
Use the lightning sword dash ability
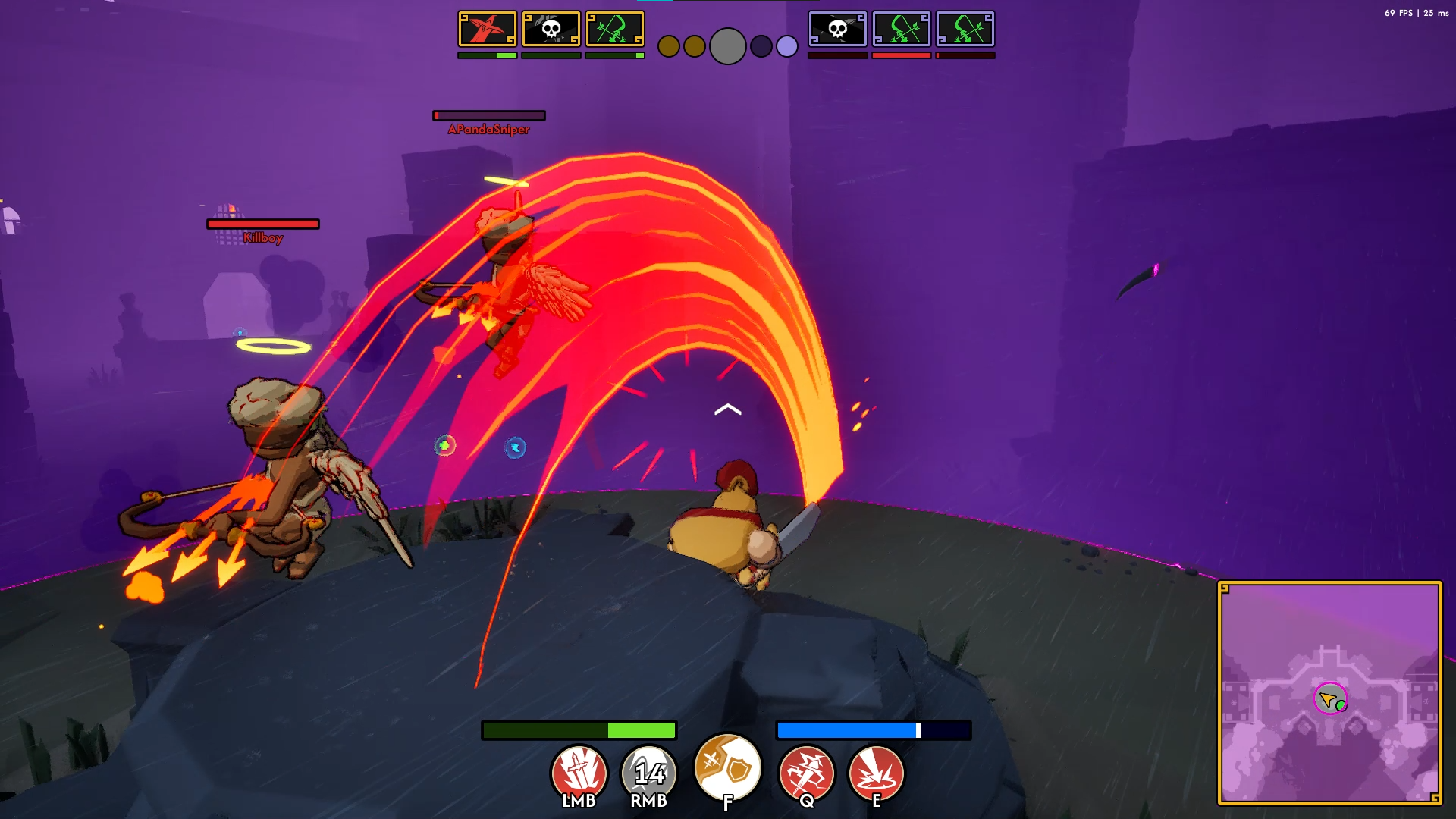click(806, 773)
